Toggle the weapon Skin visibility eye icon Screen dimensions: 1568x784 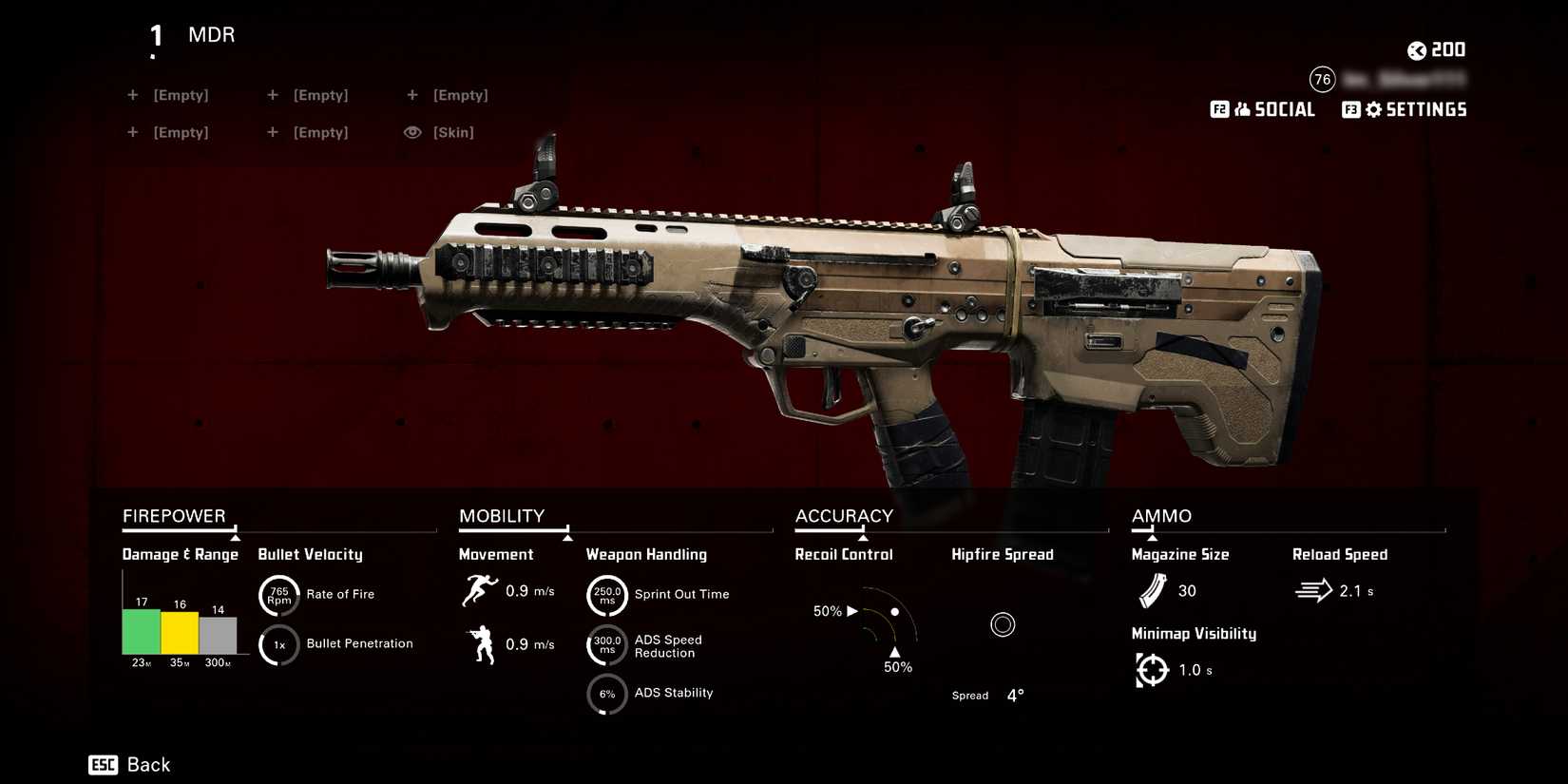click(x=412, y=132)
